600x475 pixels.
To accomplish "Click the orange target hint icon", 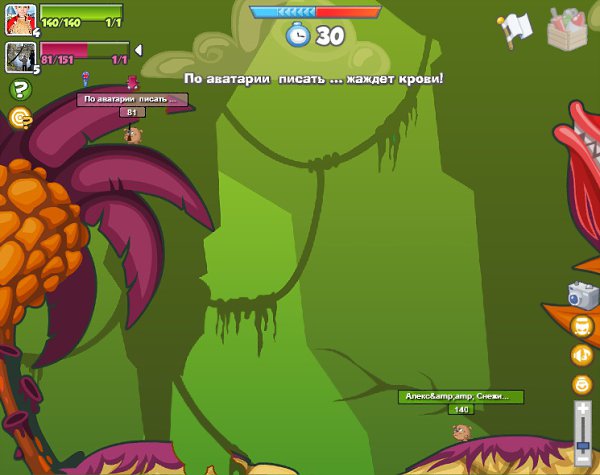I will tap(19, 118).
